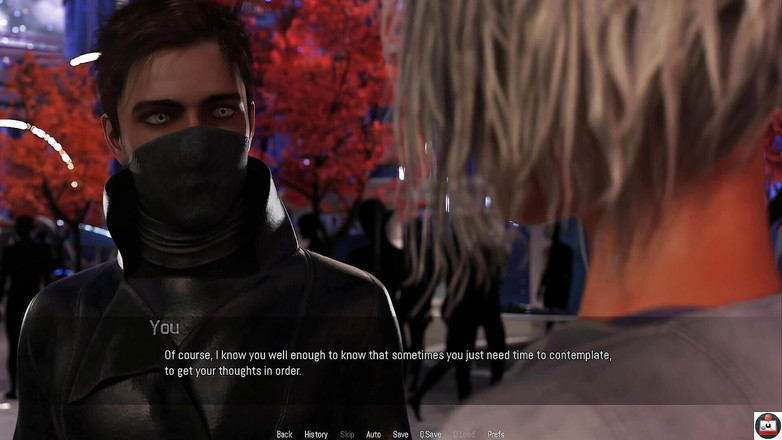Toggle Skip mode in the quick menu
The image size is (782, 440).
pos(347,434)
